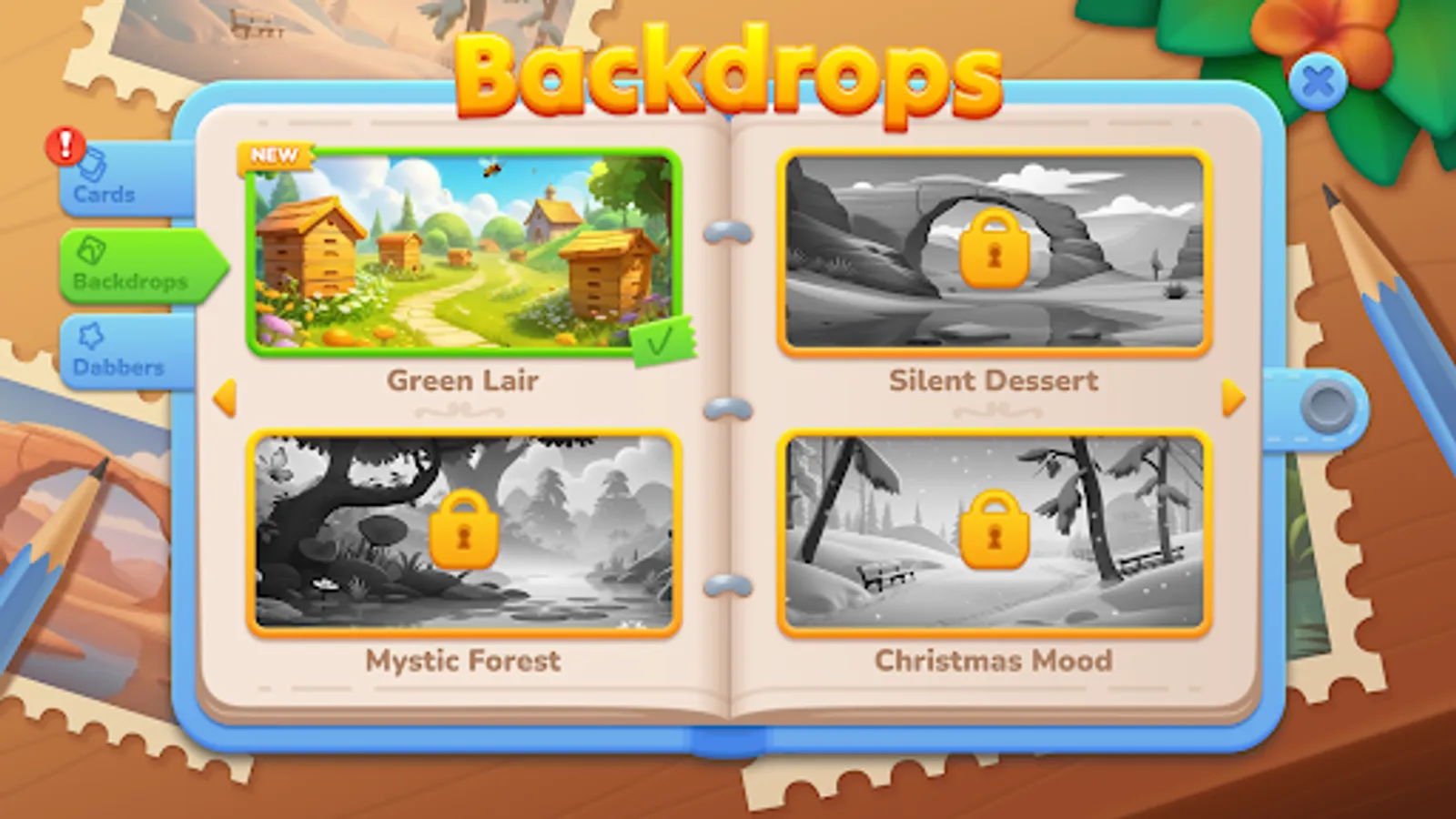
Task: Close the Backdrops window
Action: [1318, 81]
